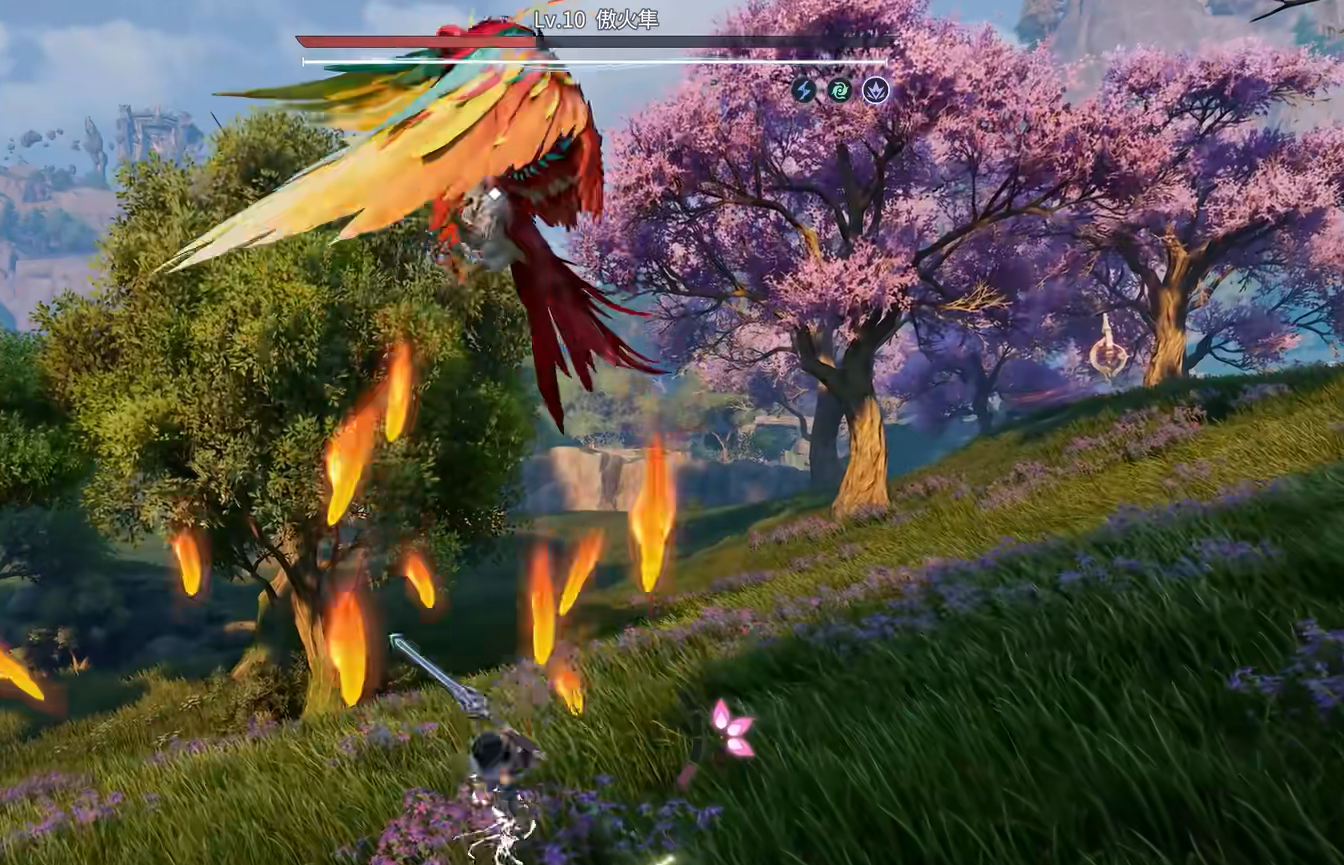Screen dimensions: 1344x865
Task: Select the blue lightning bolt element icon
Action: [x=804, y=91]
